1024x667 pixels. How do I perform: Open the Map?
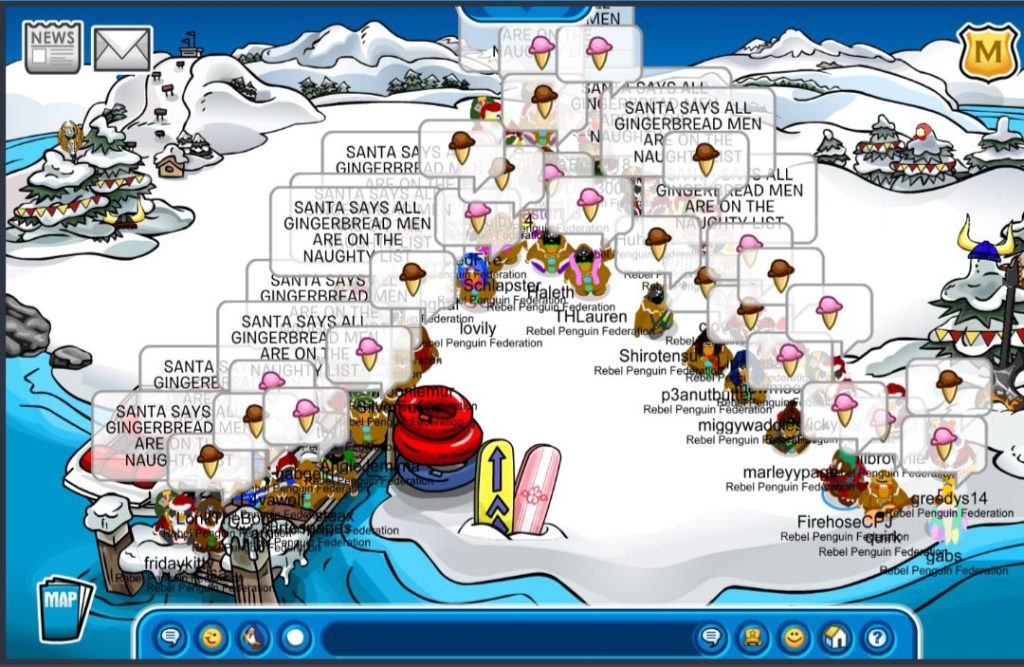pyautogui.click(x=65, y=607)
